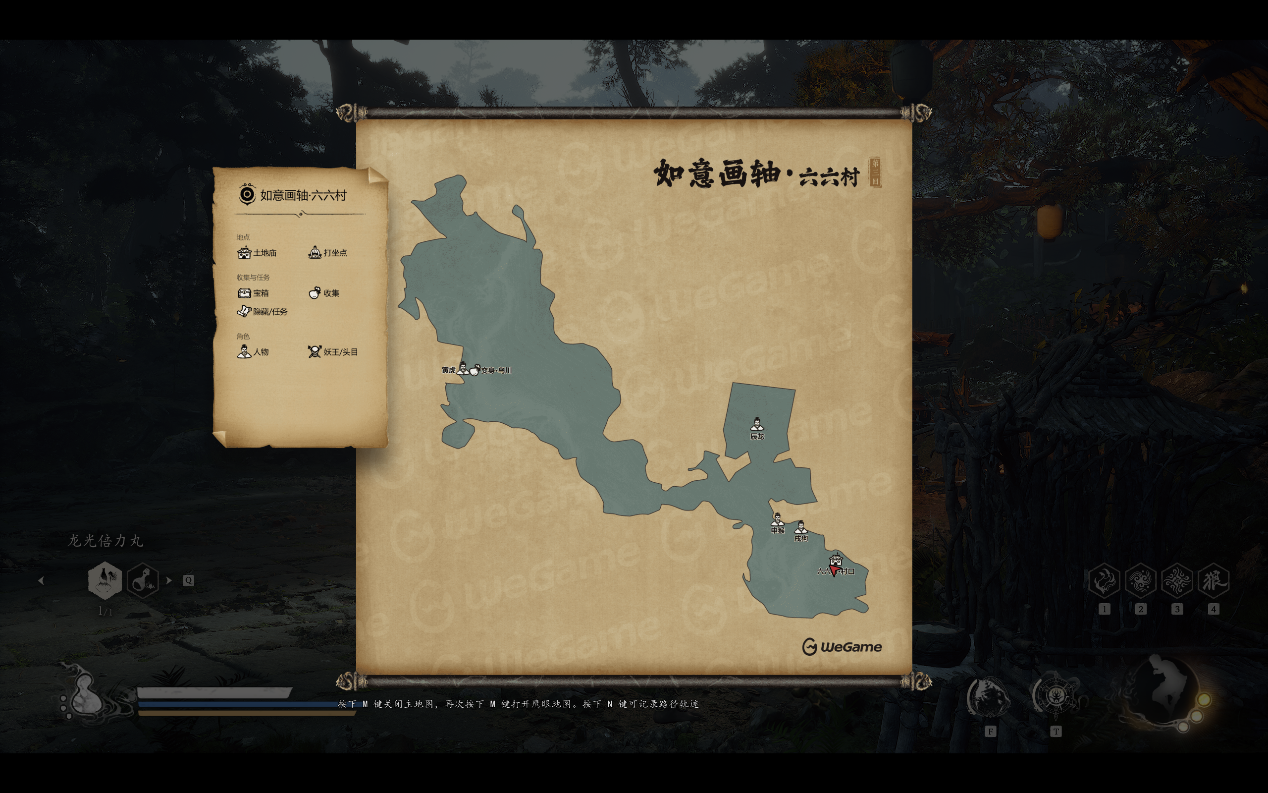Click the left arrow beside quick items
This screenshot has height=793, width=1268.
[x=41, y=580]
